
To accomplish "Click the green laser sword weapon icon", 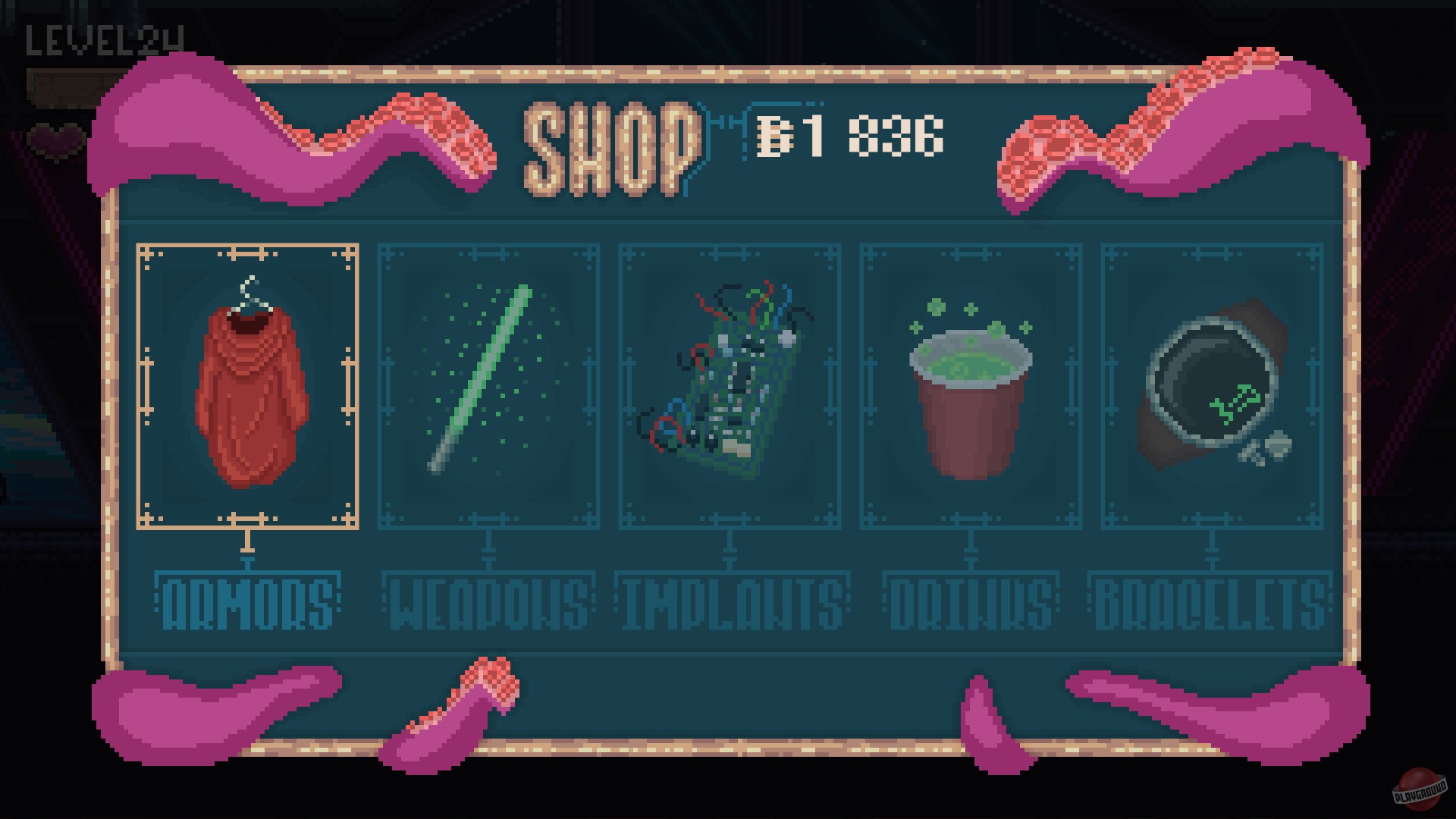I will point(485,379).
